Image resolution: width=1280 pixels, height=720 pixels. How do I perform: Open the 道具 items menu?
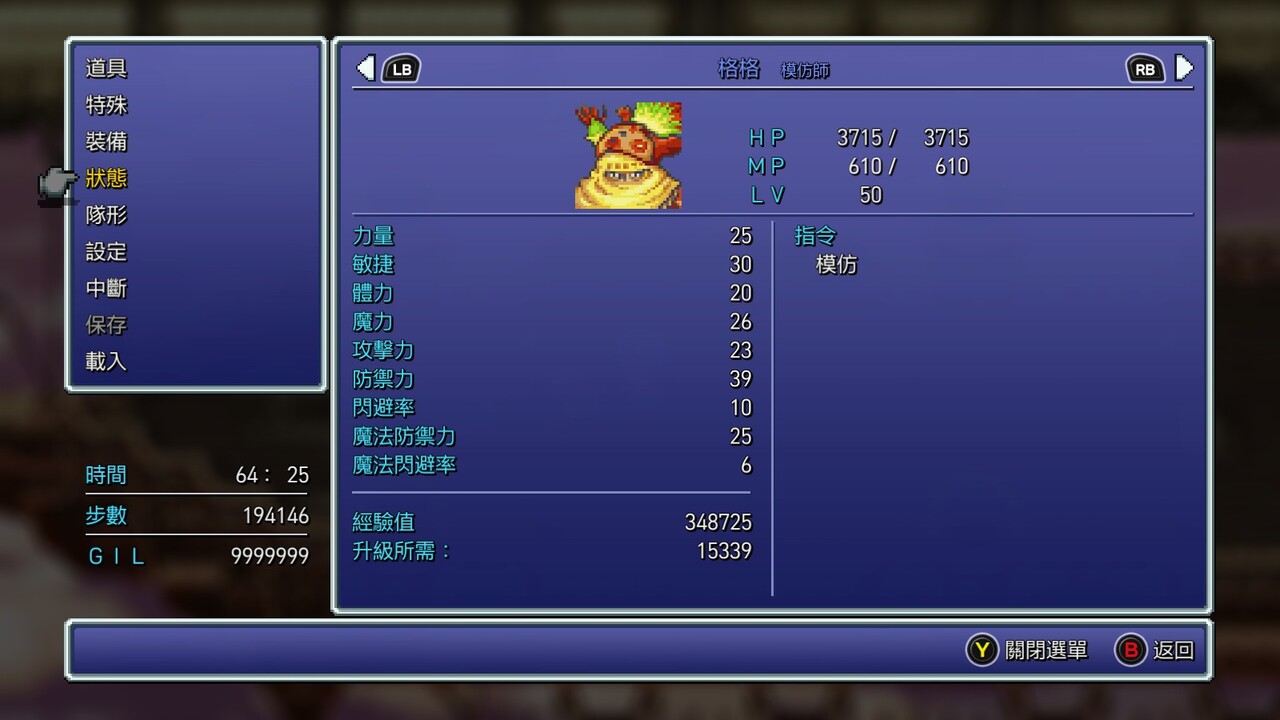click(x=106, y=69)
